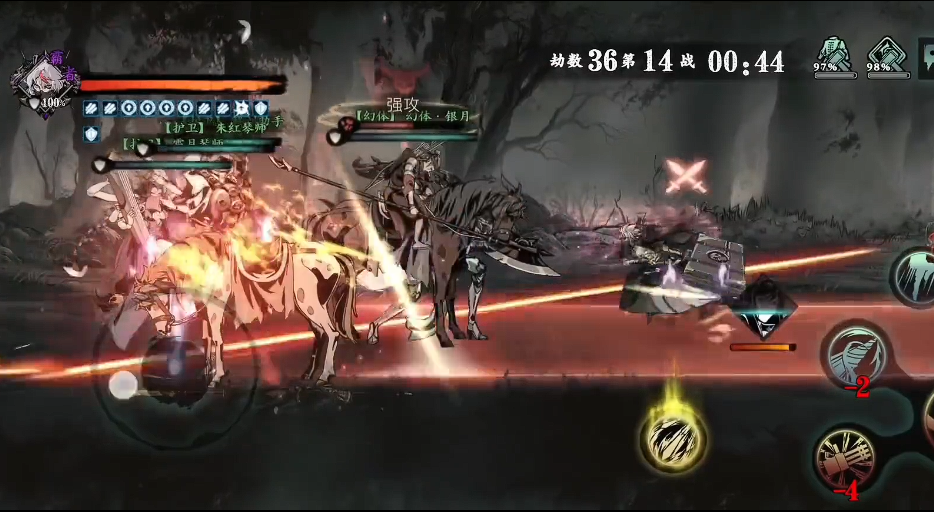Inspect the shuriken buff icon
This screenshot has width=934, height=512.
242,108
